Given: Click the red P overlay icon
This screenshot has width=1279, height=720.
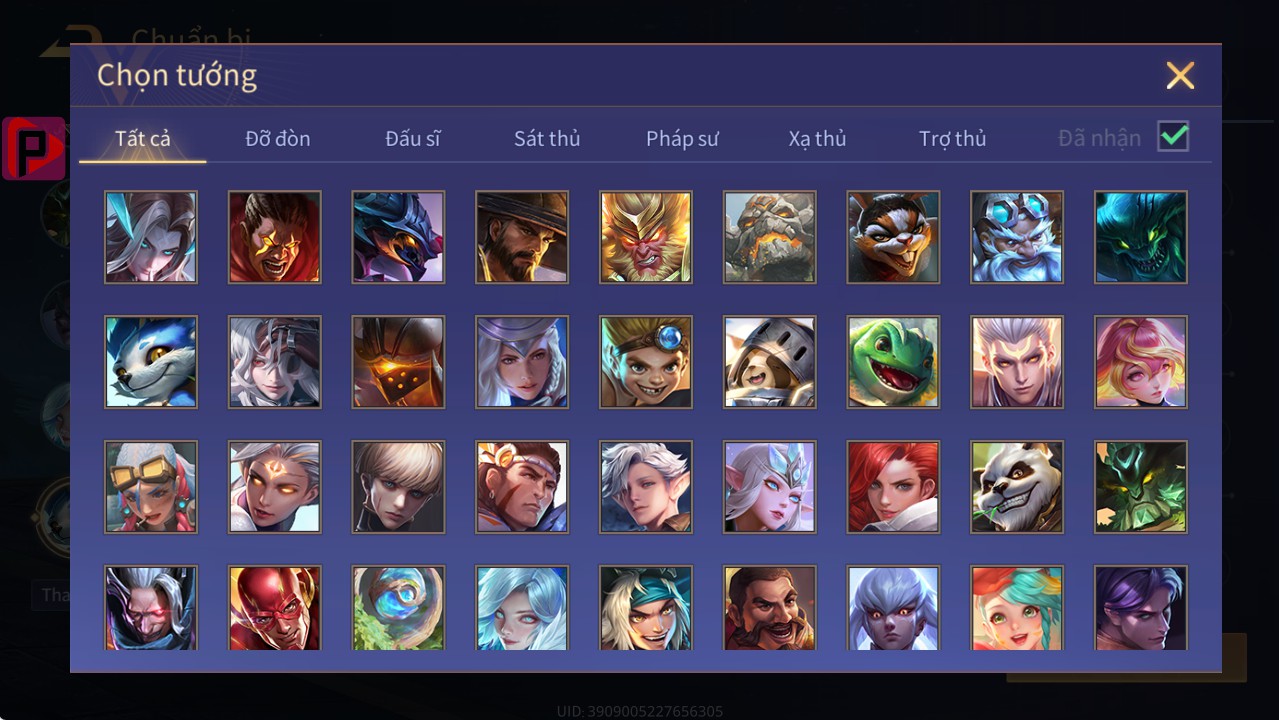Looking at the screenshot, I should 34,149.
